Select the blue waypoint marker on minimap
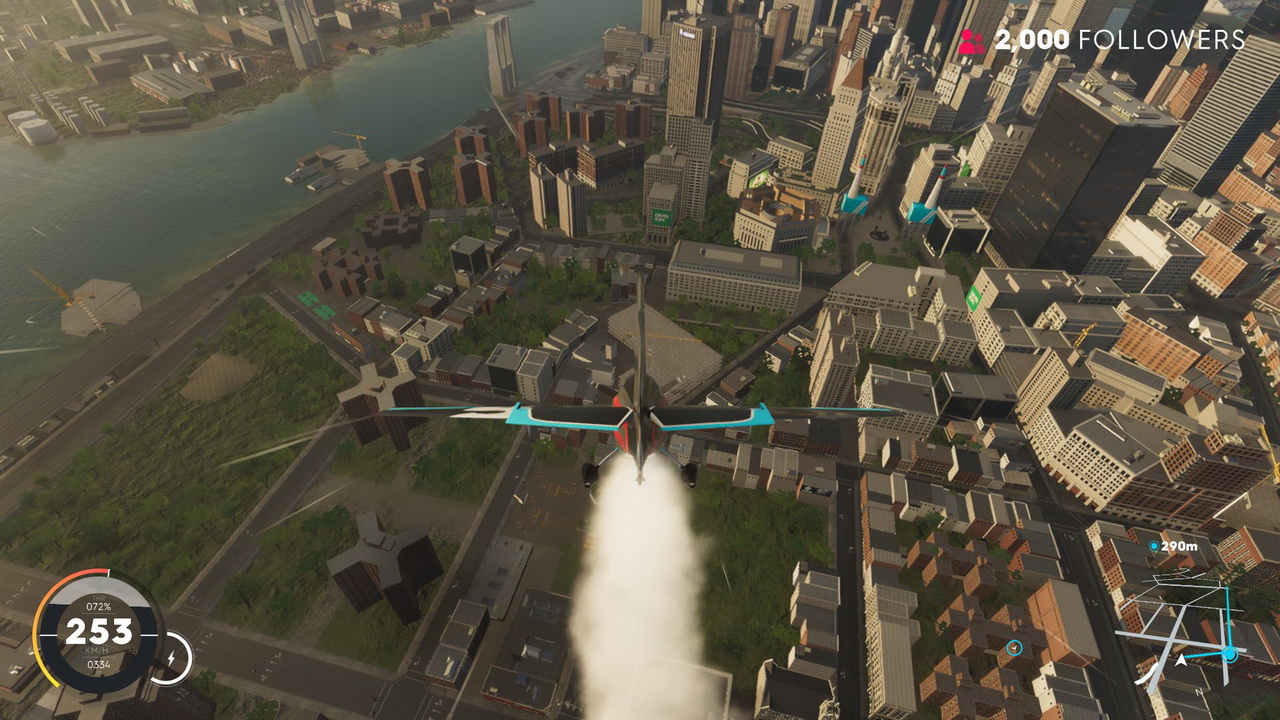The image size is (1280, 720). 1229,654
